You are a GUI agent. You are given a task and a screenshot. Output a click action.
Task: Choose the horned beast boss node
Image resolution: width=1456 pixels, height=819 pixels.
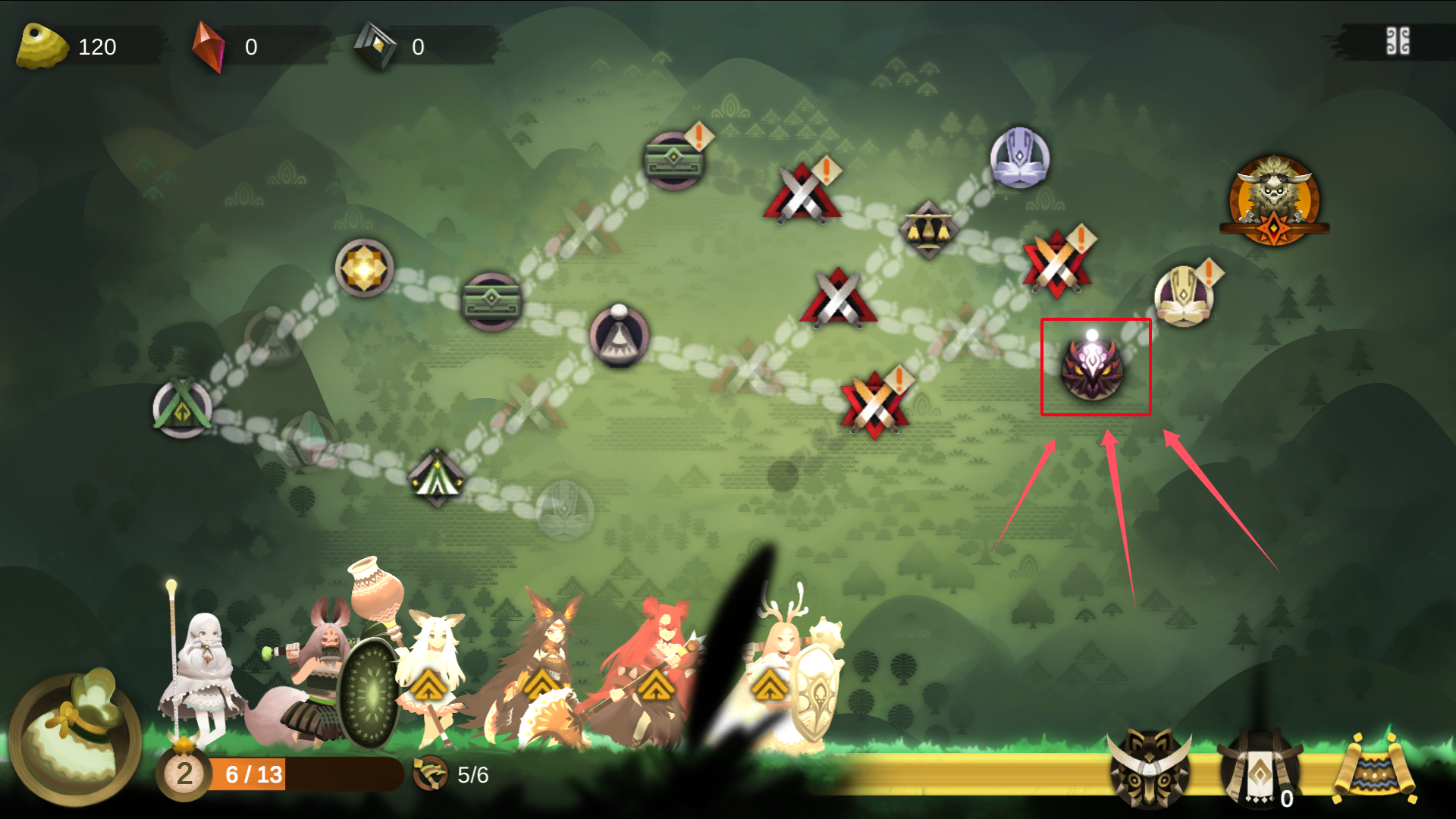coord(1274,200)
